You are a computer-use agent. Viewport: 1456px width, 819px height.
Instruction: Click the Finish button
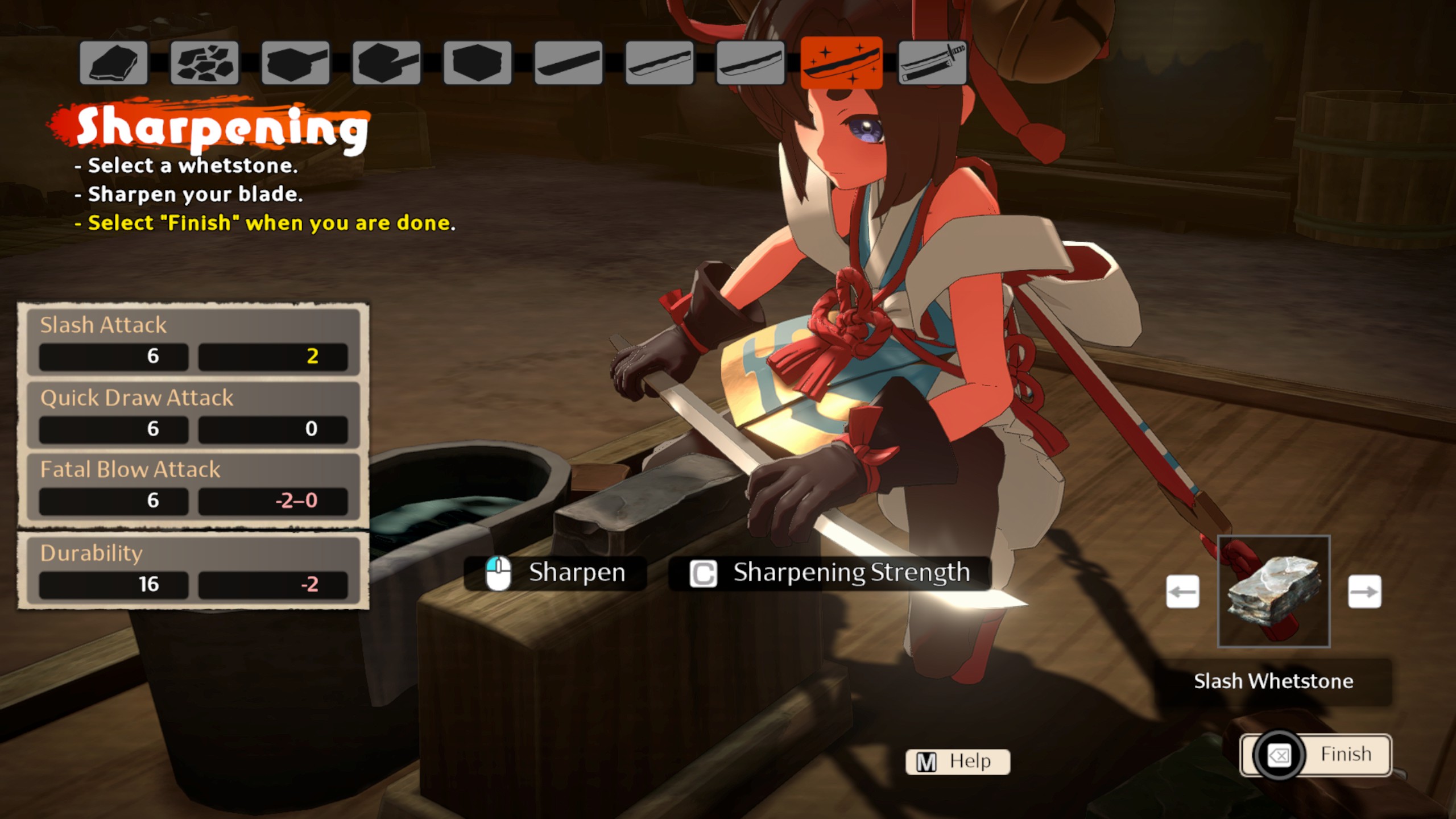pyautogui.click(x=1316, y=755)
